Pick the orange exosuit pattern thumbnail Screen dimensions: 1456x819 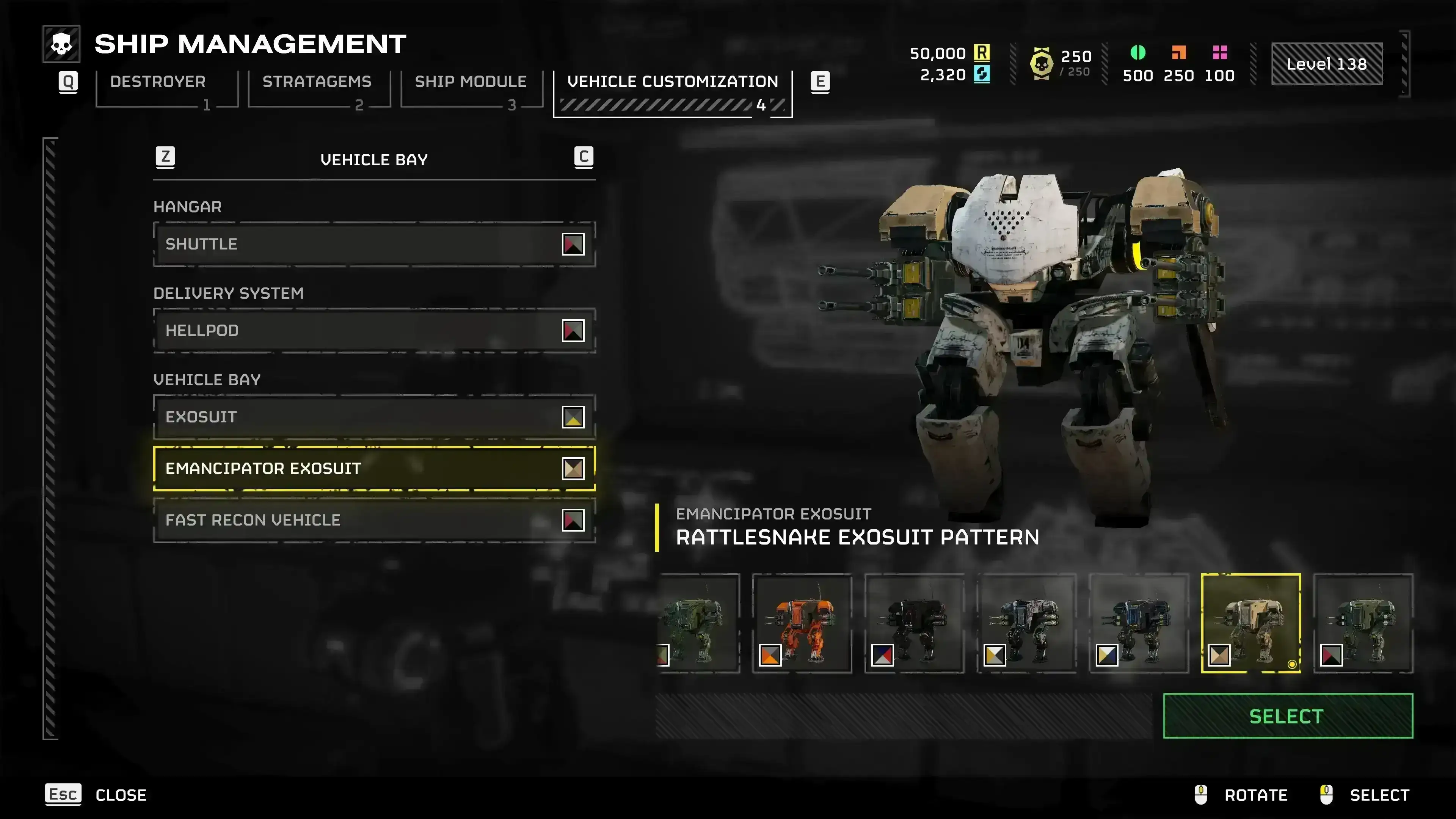click(x=802, y=623)
